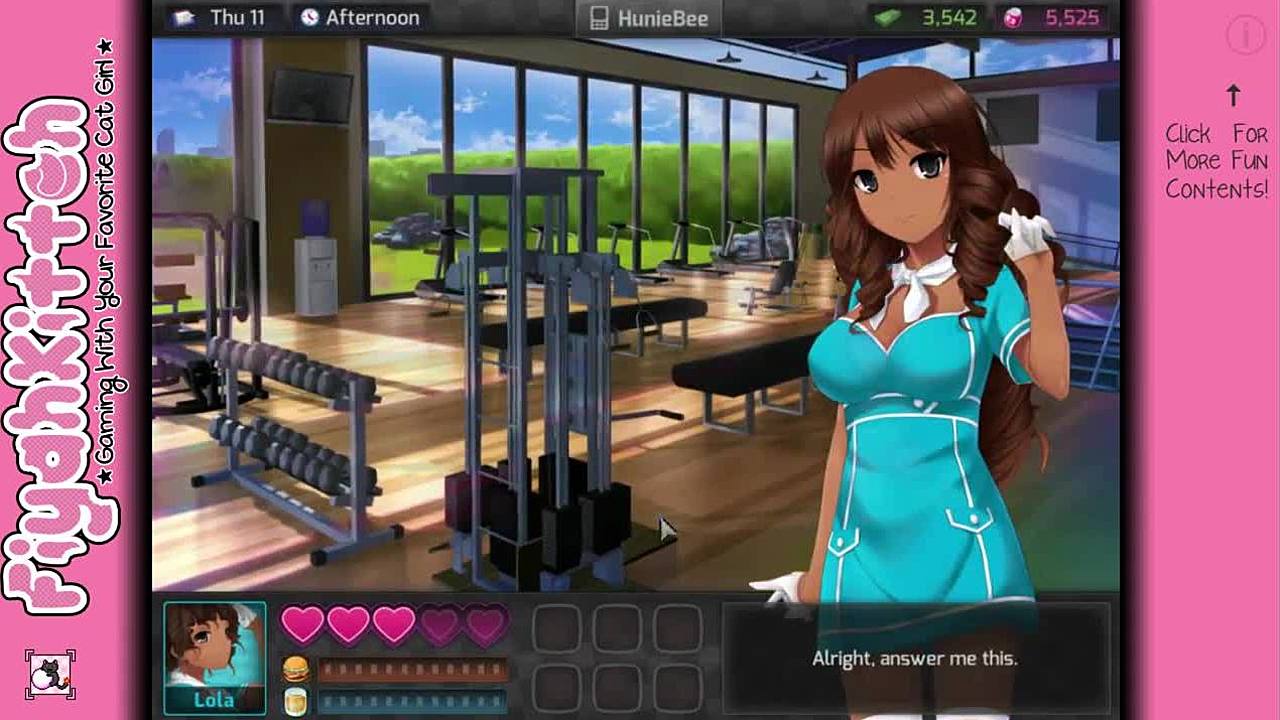
Task: Click the hamburger food icon
Action: click(295, 669)
